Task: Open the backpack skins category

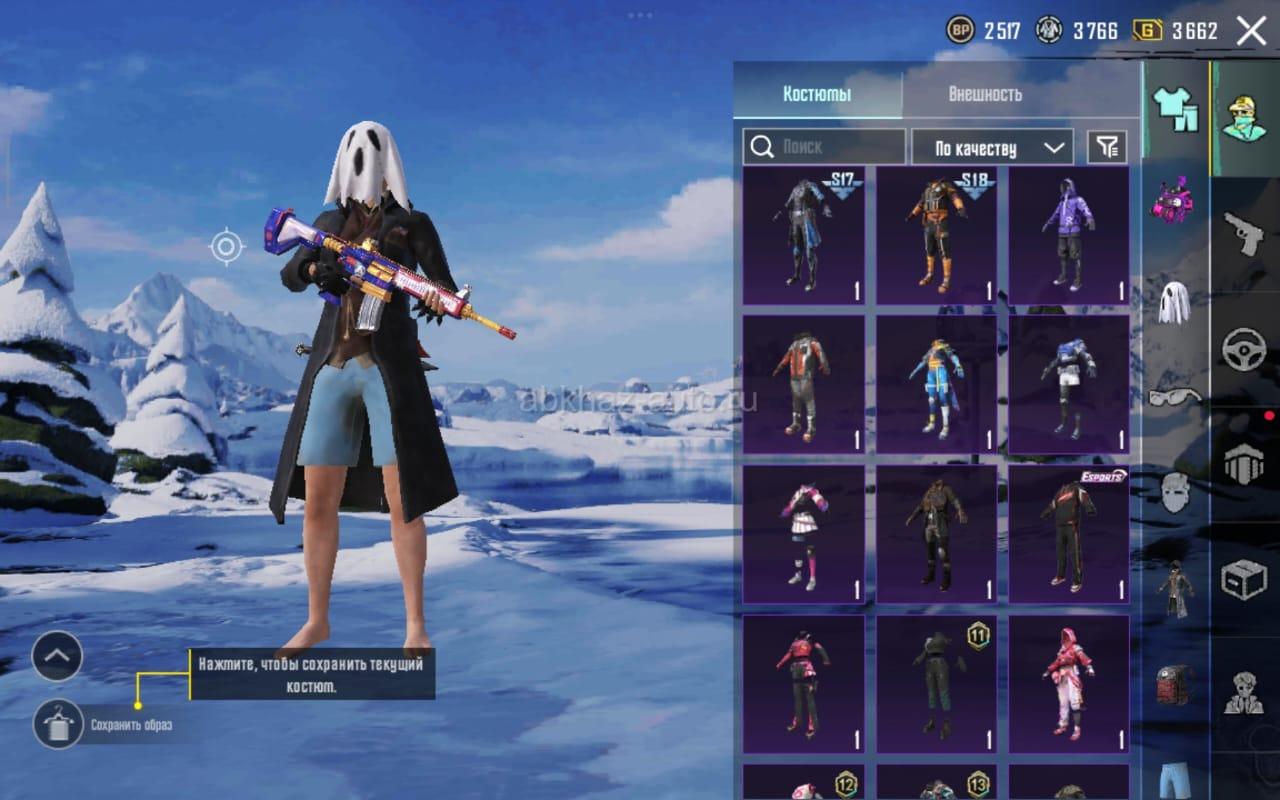Action: pos(1174,685)
